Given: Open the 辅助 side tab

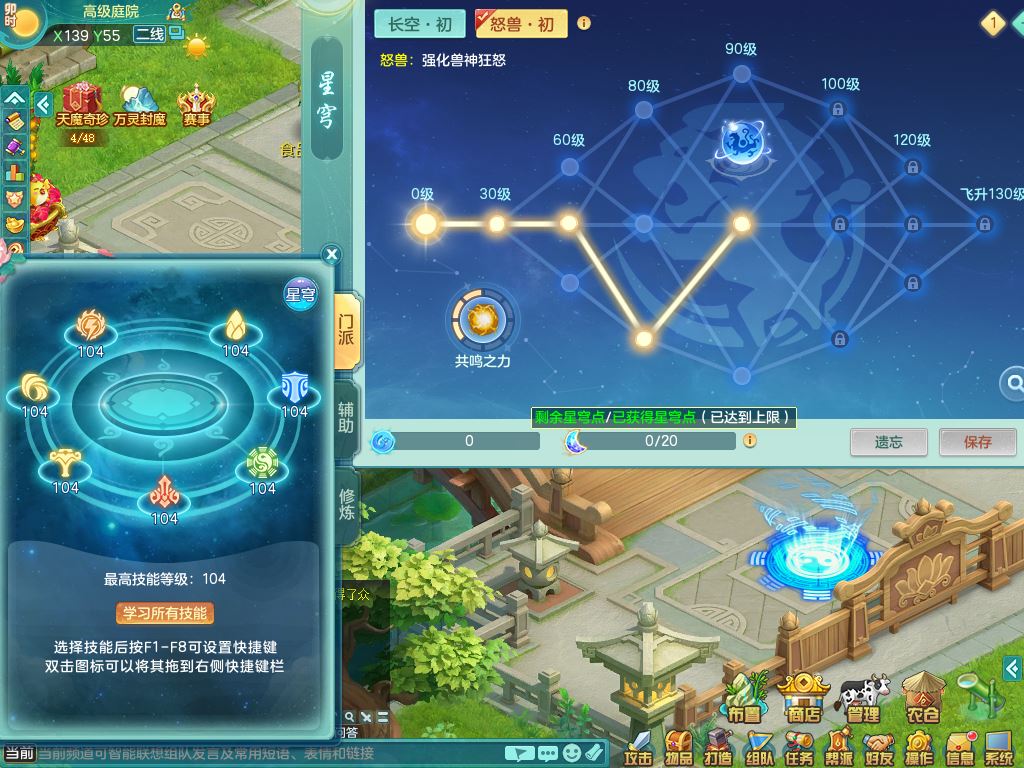Looking at the screenshot, I should 346,419.
